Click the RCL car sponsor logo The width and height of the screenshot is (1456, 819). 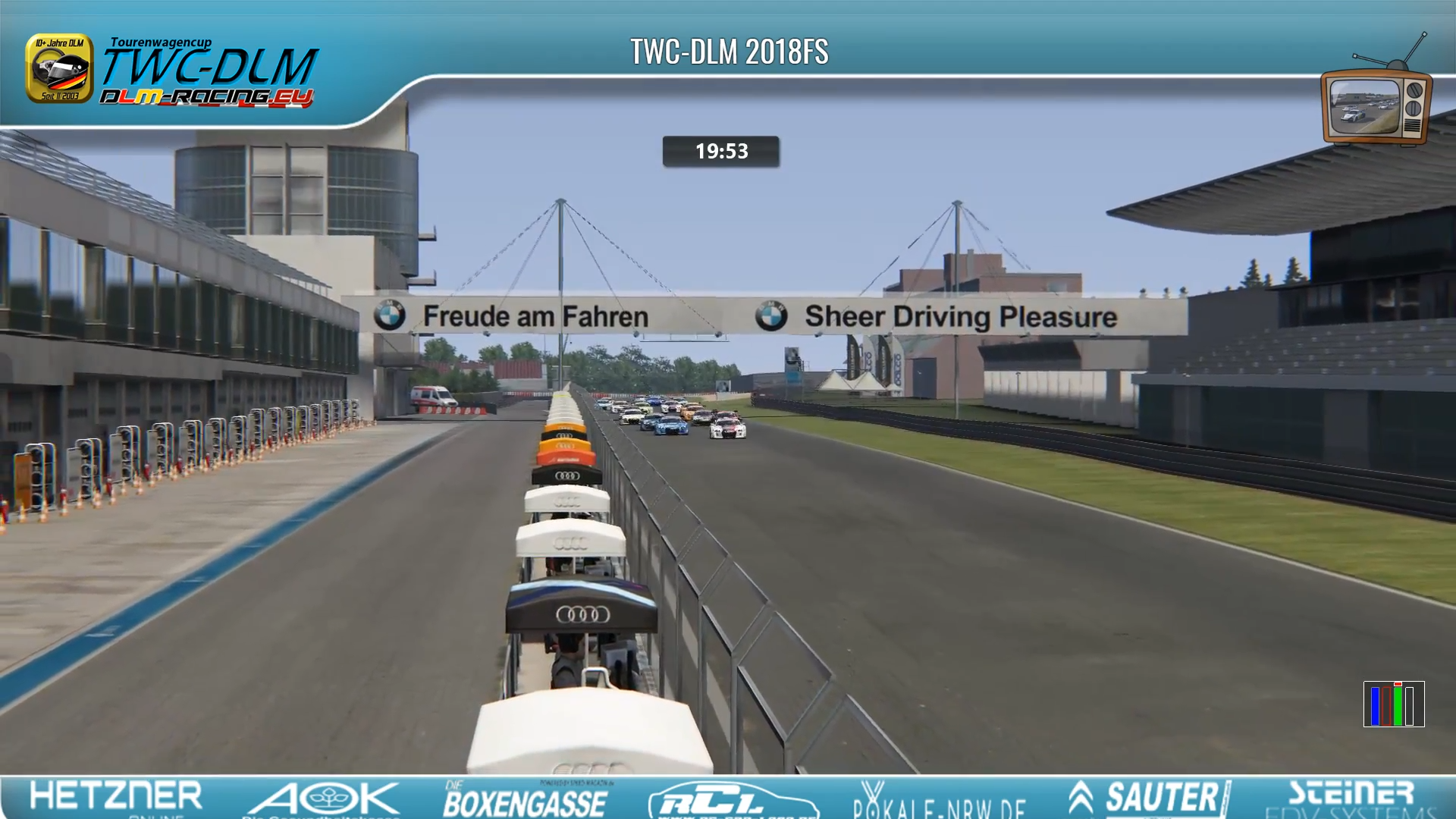coord(733,801)
